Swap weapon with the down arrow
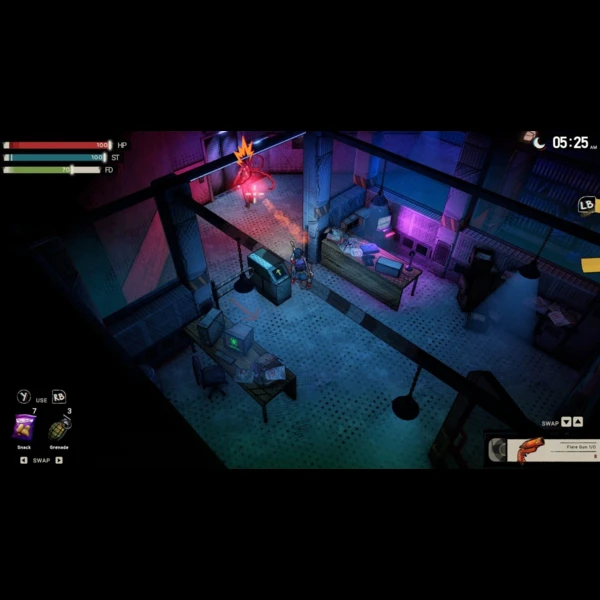600x600 pixels. [567, 422]
